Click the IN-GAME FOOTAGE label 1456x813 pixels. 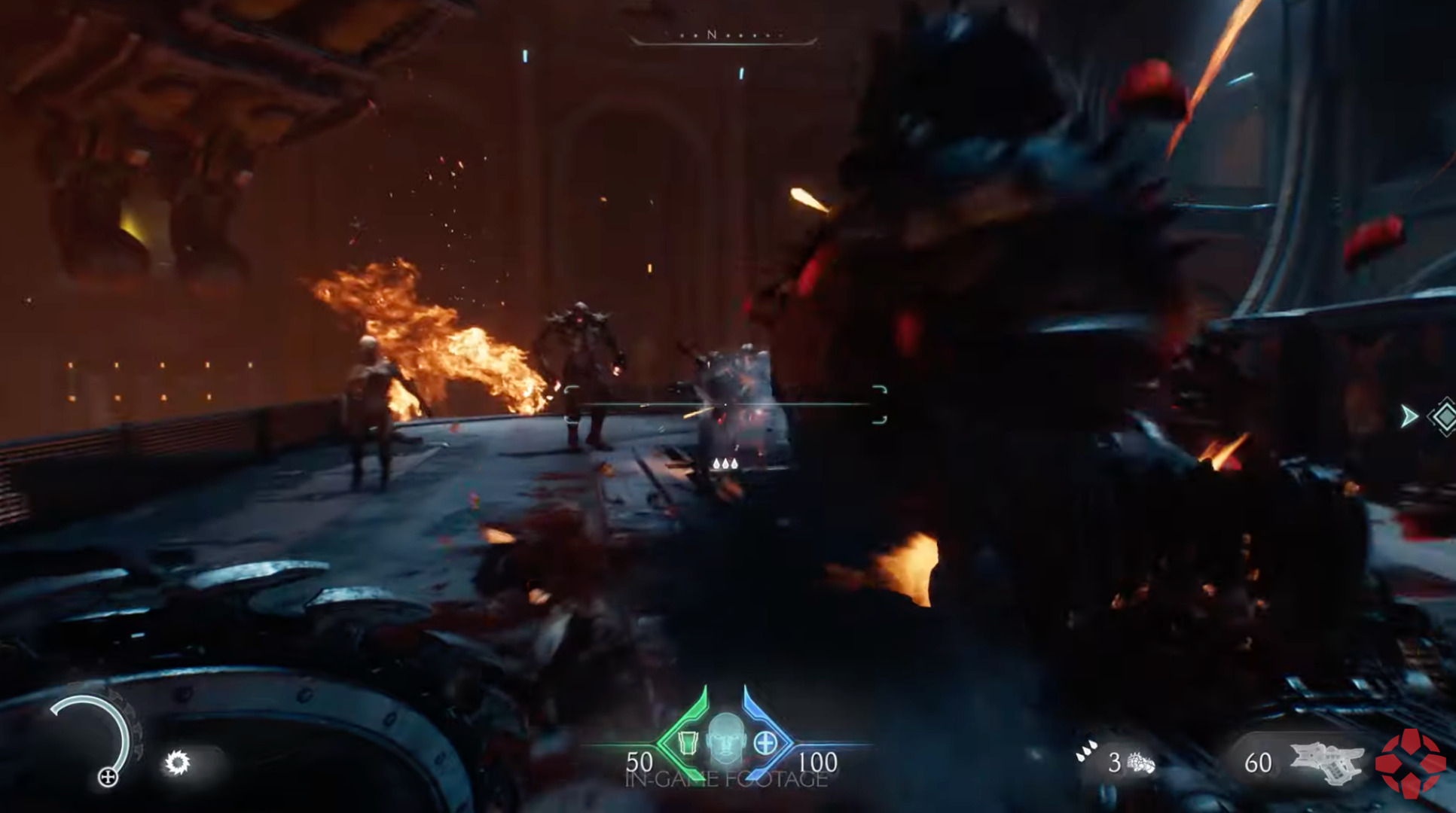726,779
